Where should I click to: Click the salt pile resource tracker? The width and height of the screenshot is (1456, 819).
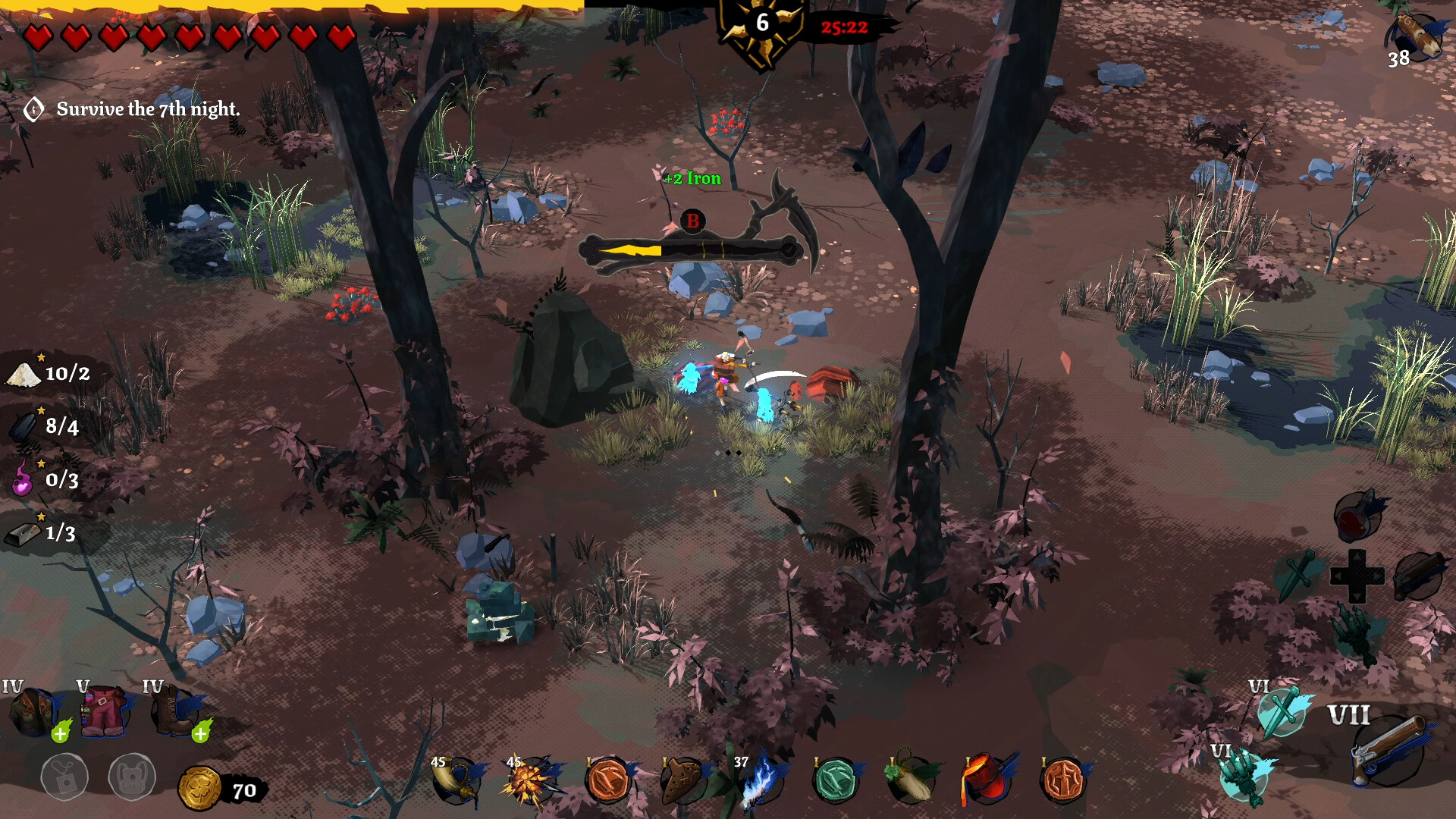coord(47,373)
